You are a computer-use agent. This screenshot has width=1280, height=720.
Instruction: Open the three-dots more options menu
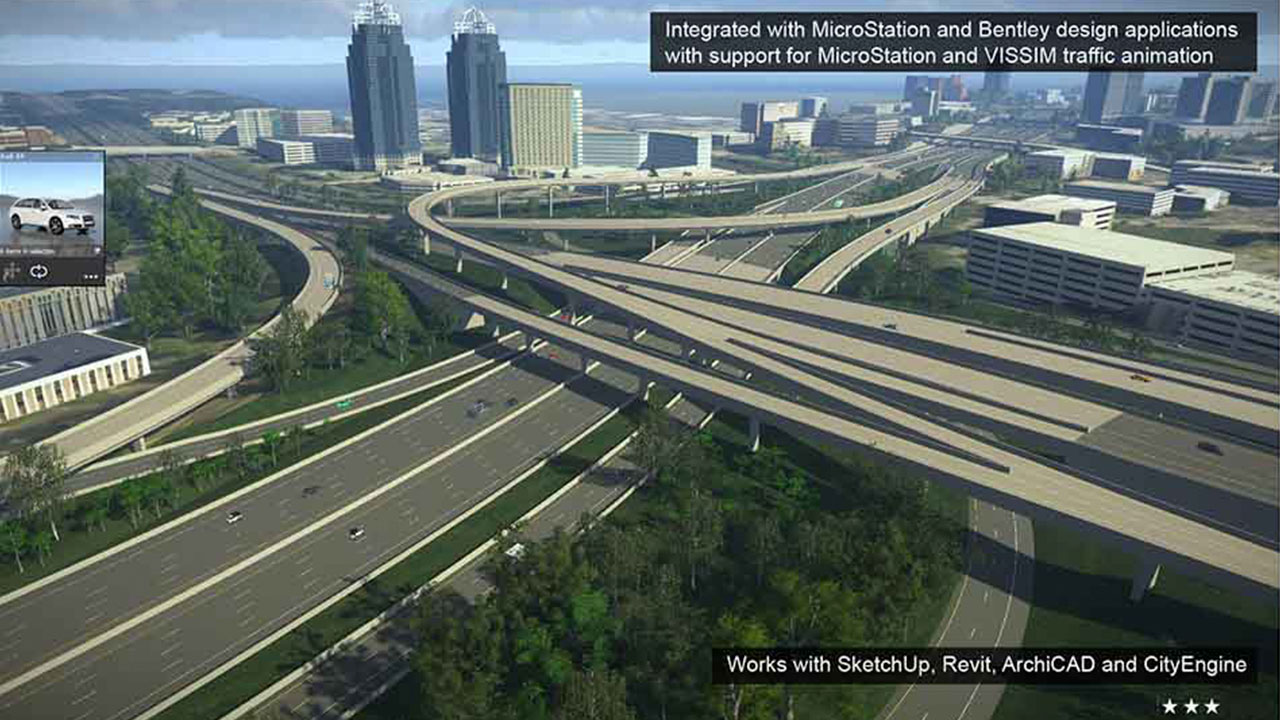(91, 275)
